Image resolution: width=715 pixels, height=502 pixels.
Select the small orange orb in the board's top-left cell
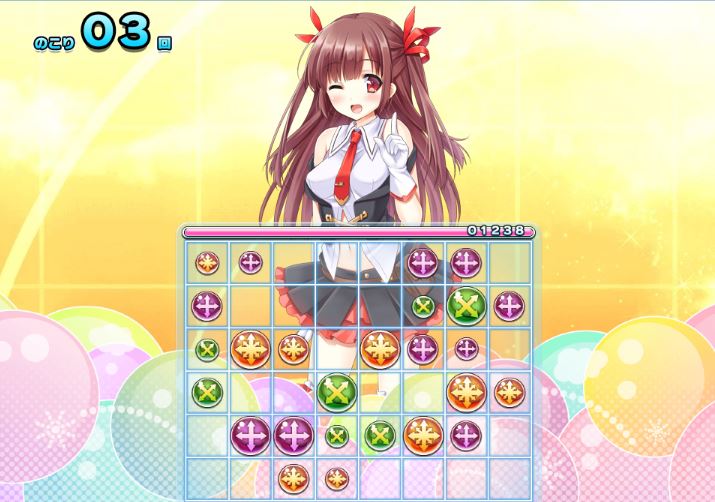(207, 263)
